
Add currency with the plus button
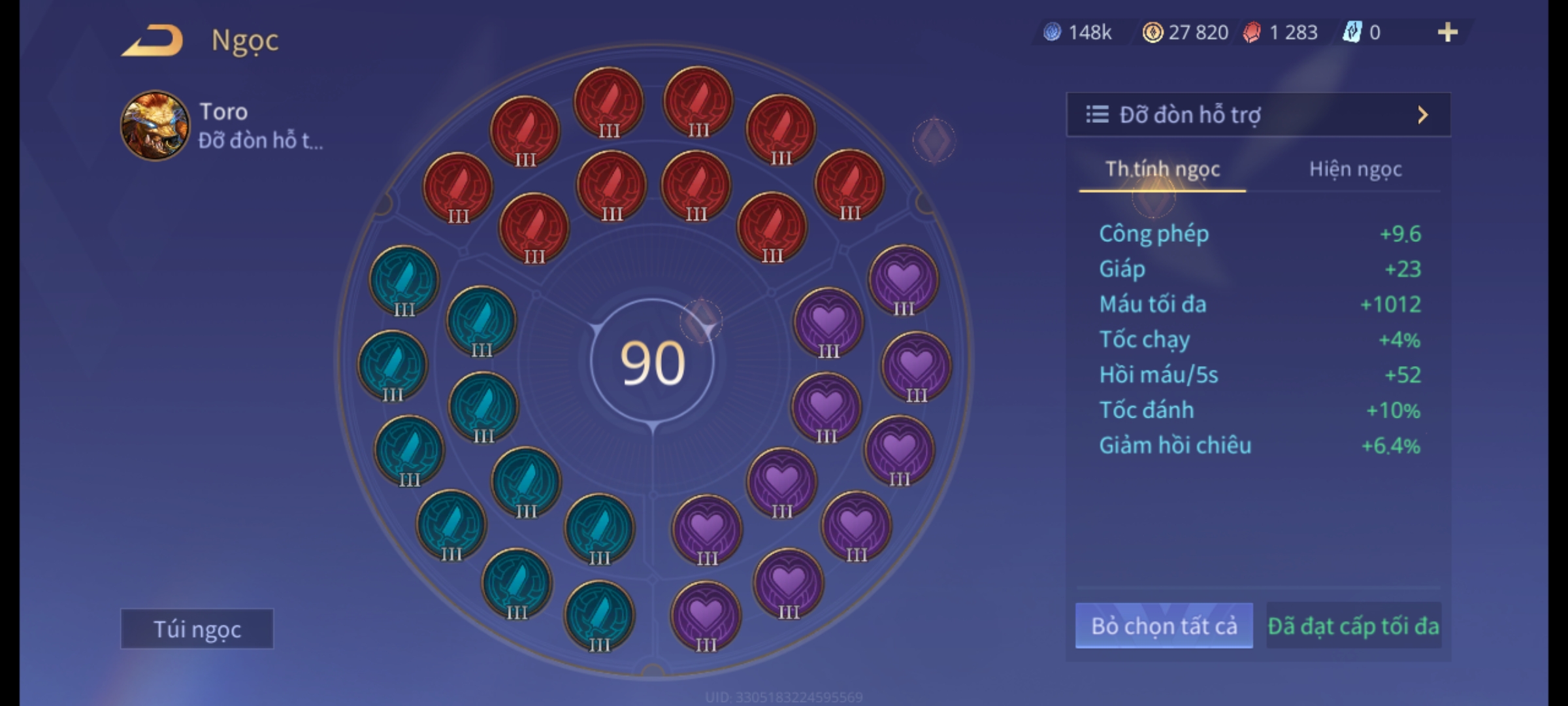pyautogui.click(x=1447, y=32)
